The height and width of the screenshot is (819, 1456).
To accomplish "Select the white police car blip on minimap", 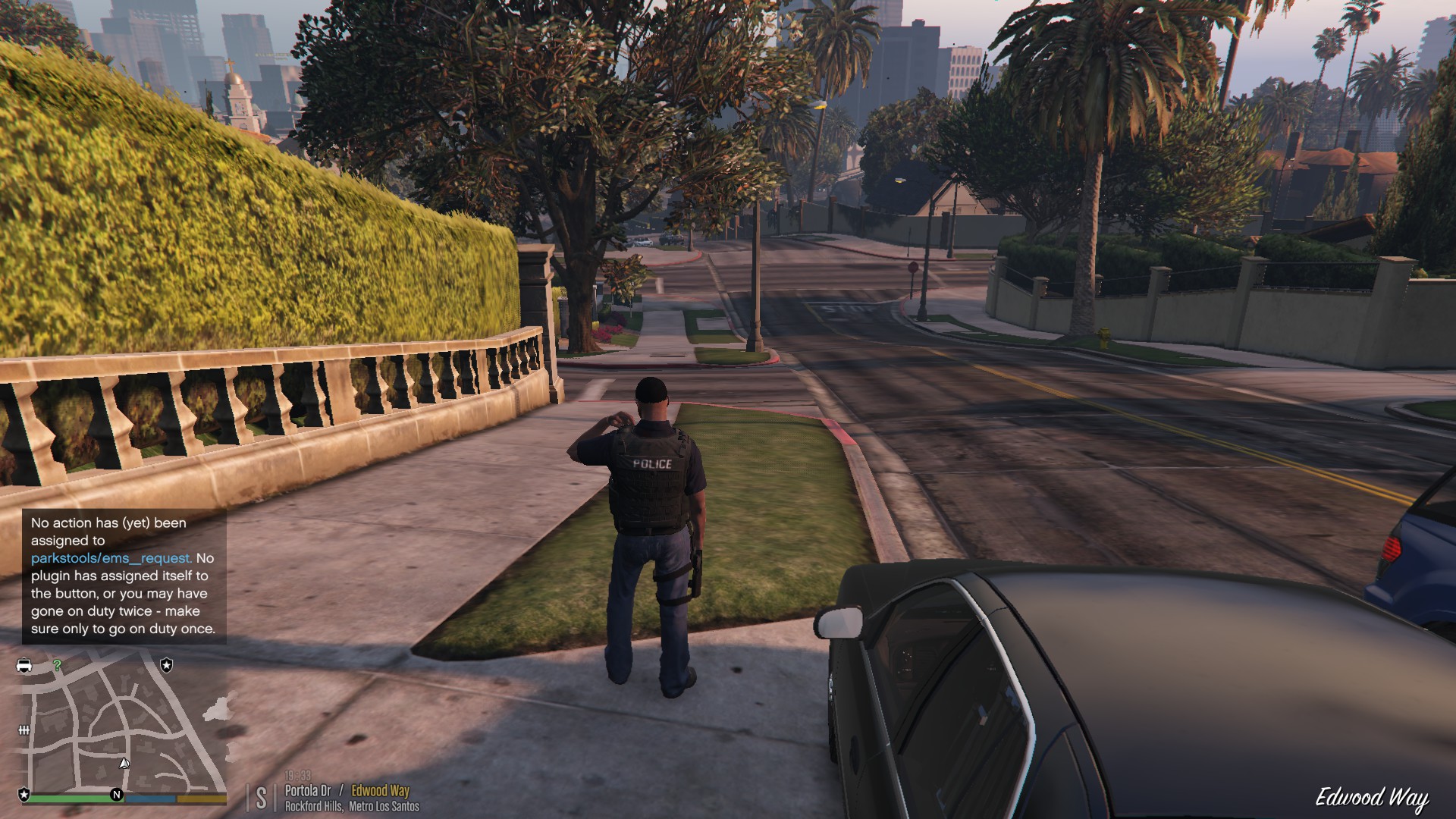I will (24, 665).
